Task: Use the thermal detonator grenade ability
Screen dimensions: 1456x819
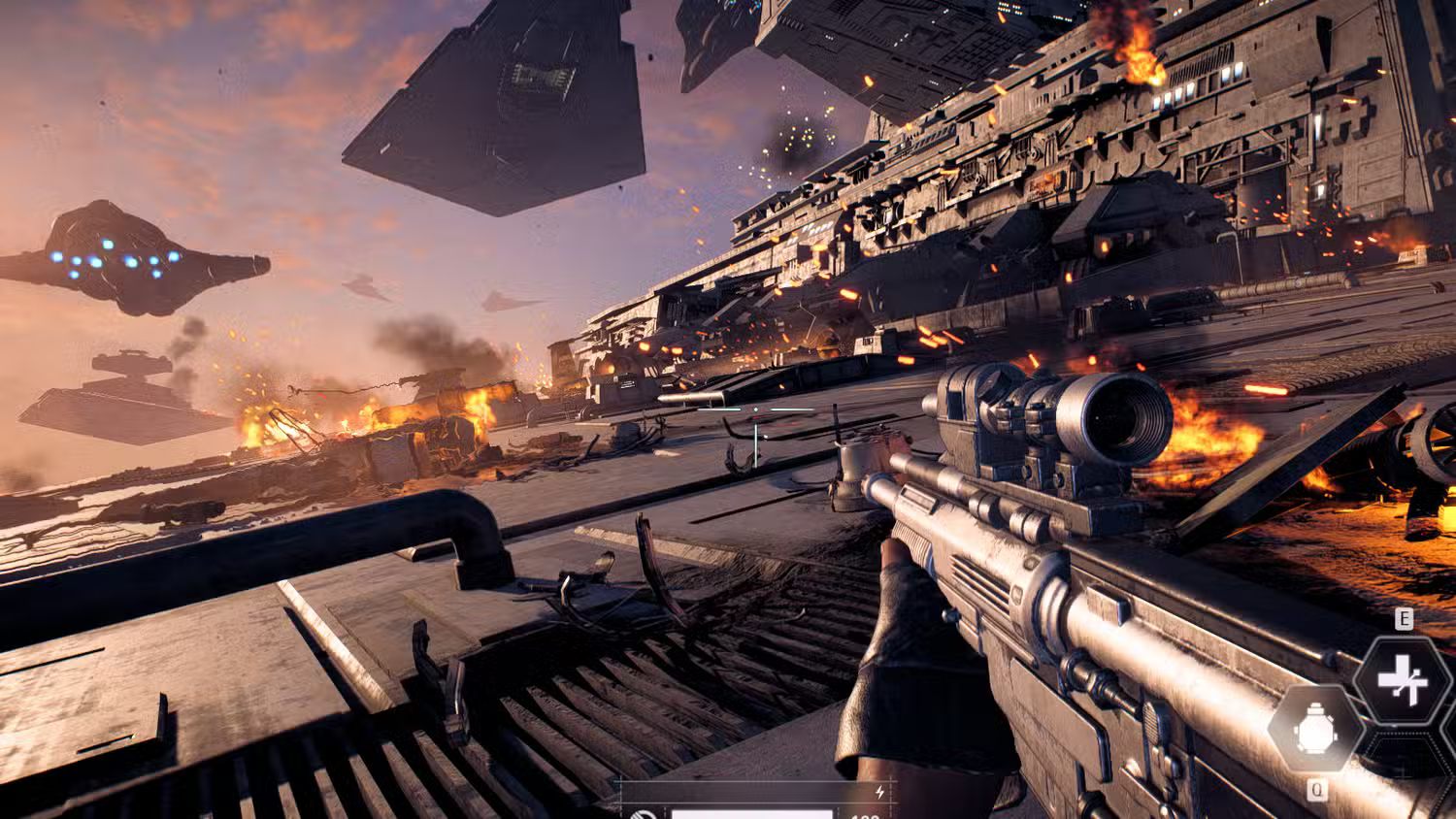Action: pos(1315,729)
